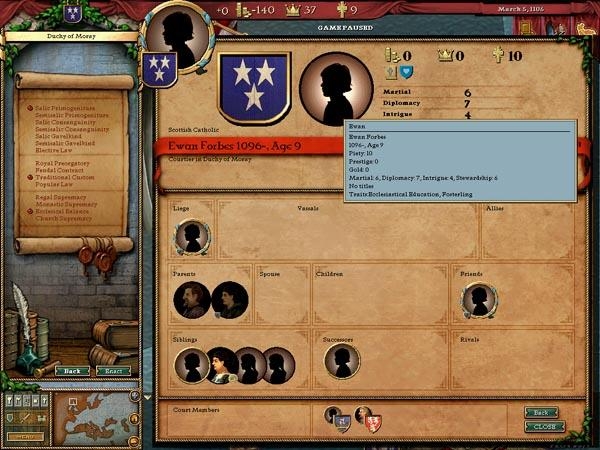Viewport: 600px width, 450px height.
Task: View the friend's silhouette portrait
Action: (x=480, y=299)
